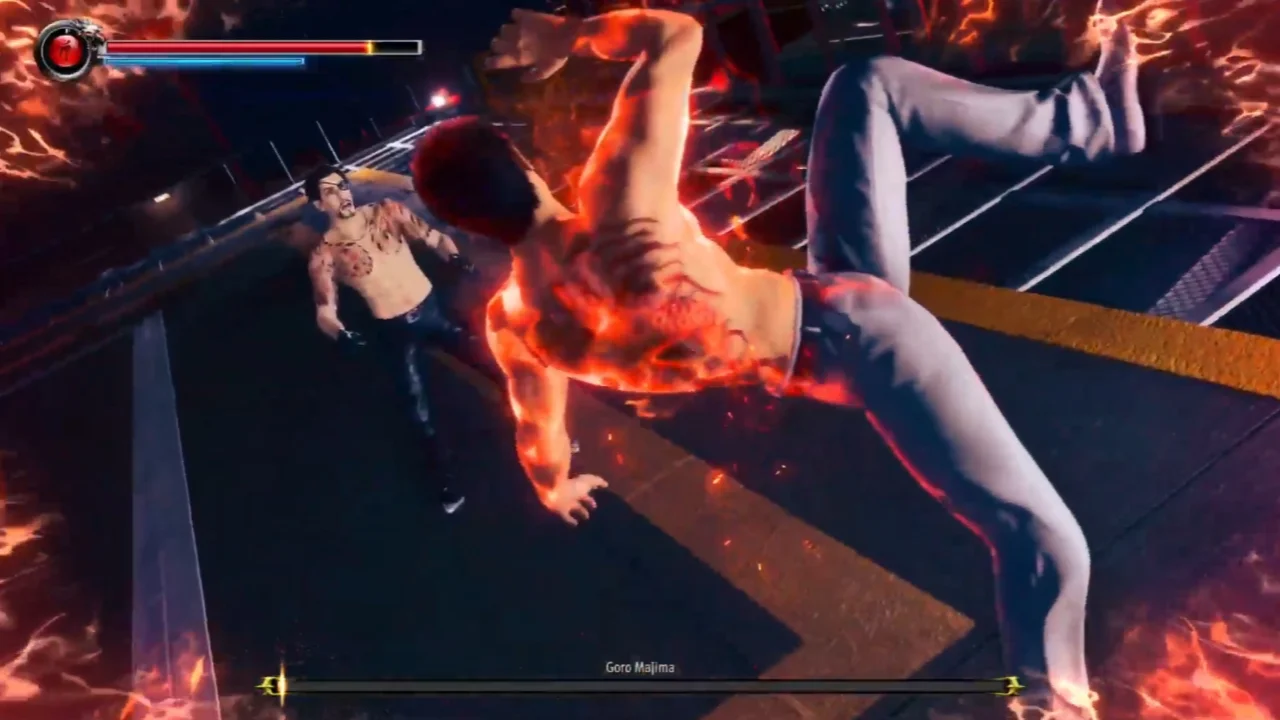This screenshot has height=720, width=1280.
Task: Click the depleted black section of the health bar
Action: 395,46
